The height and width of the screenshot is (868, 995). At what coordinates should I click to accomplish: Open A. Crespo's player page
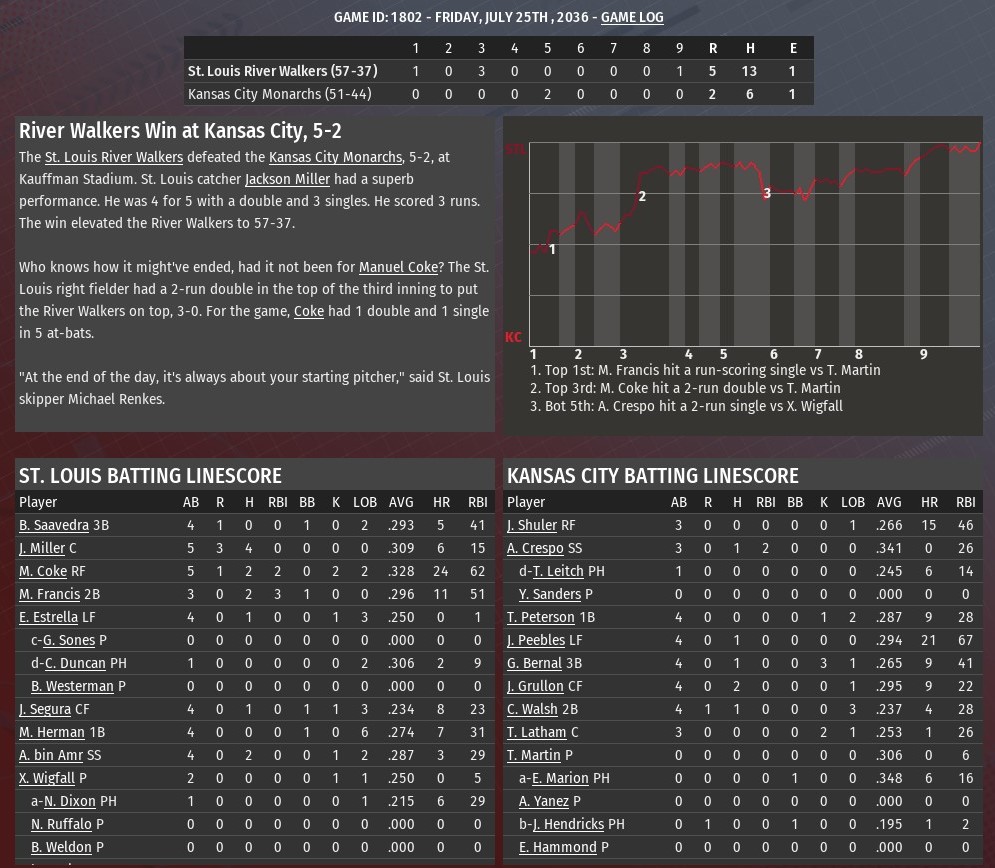click(x=535, y=548)
